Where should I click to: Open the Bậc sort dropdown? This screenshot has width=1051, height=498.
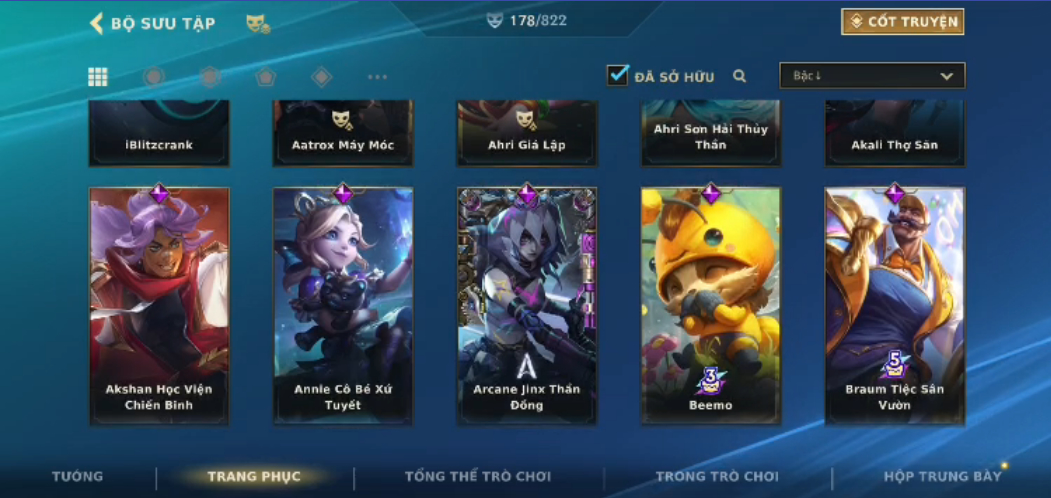[x=872, y=76]
